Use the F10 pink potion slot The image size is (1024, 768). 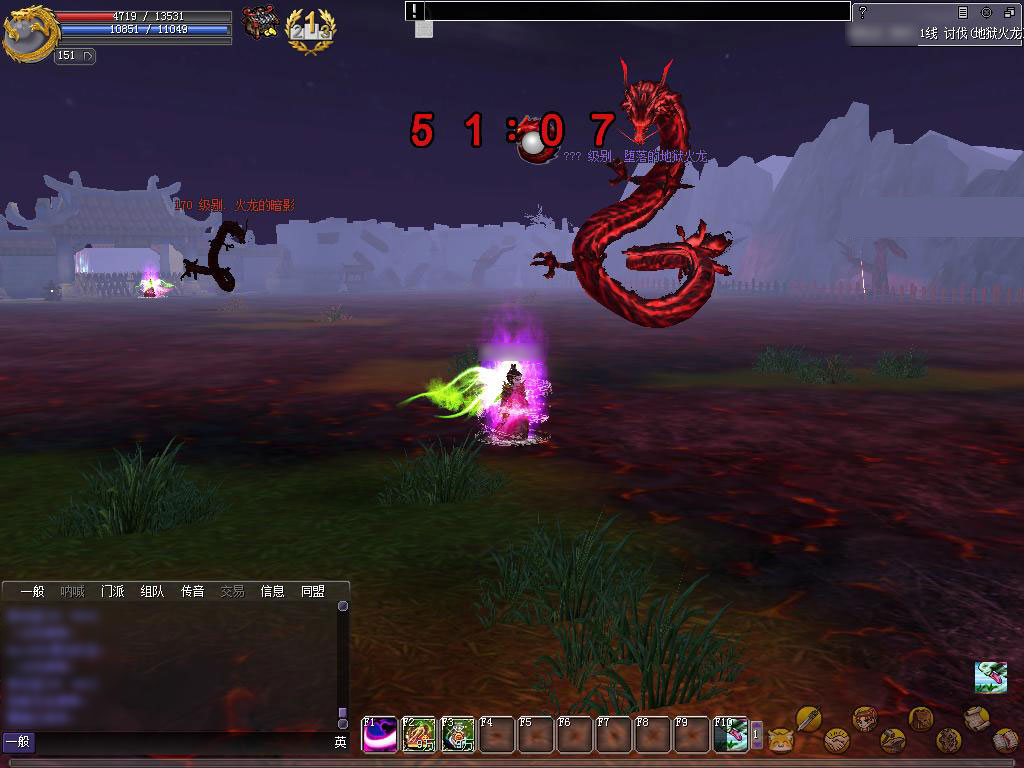point(731,735)
